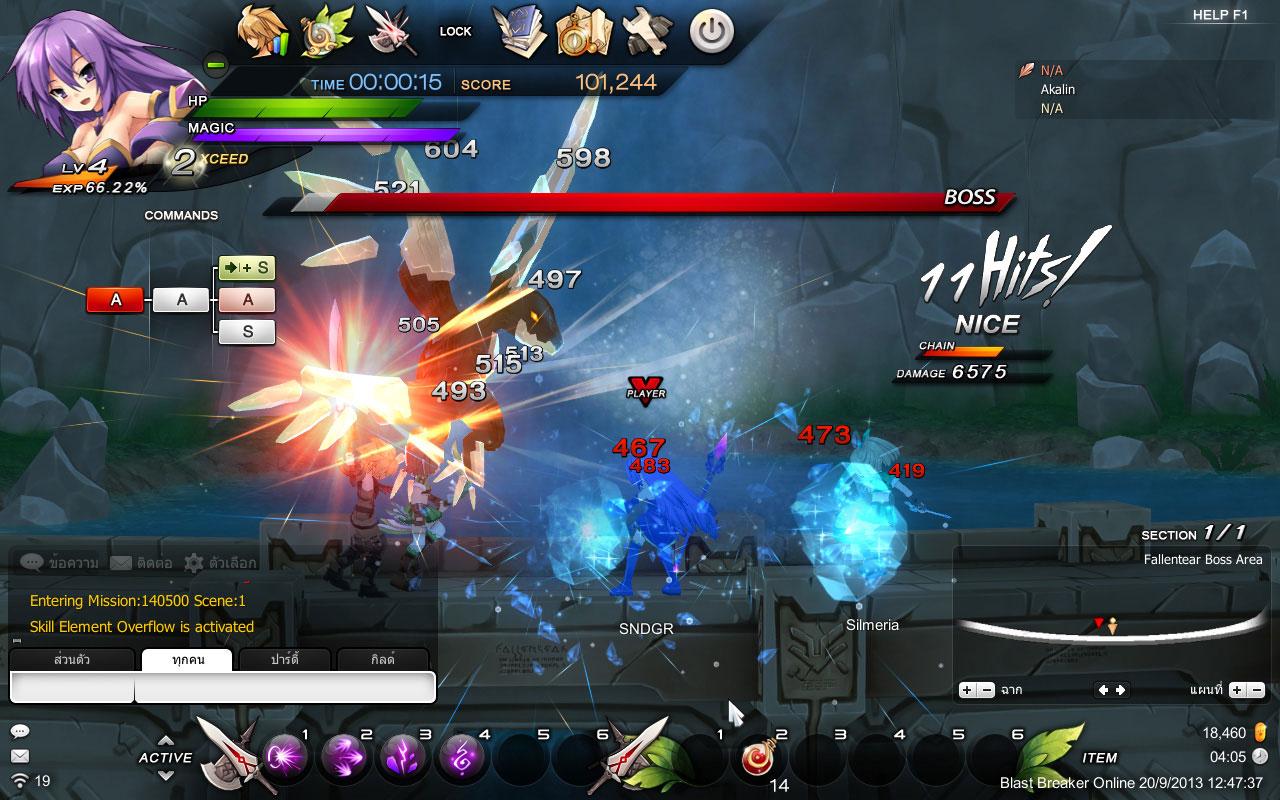Image resolution: width=1280 pixels, height=800 pixels.
Task: Click inside the chat text input field
Action: click(280, 688)
